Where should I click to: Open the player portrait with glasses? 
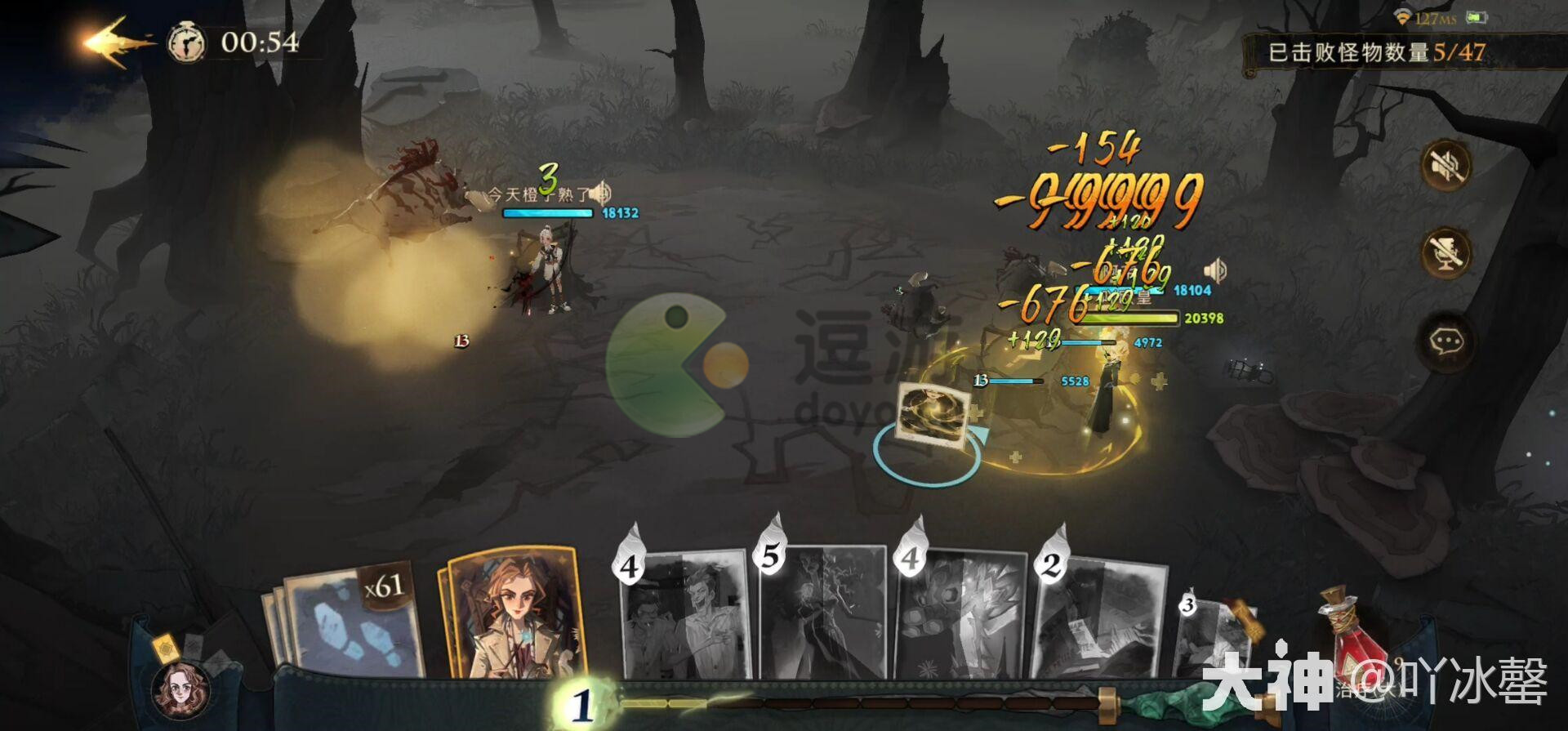tap(180, 689)
